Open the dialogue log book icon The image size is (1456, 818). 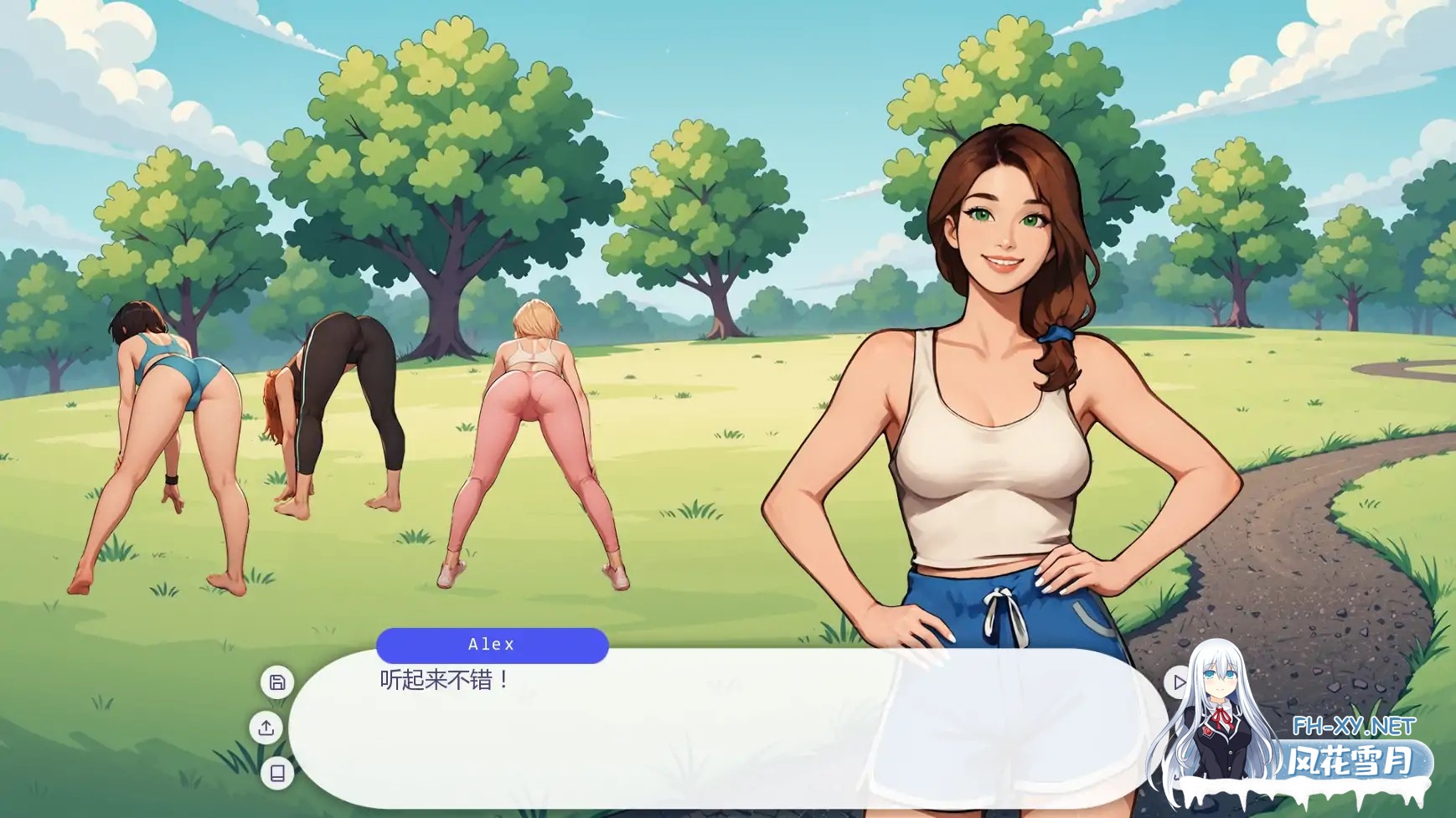277,773
